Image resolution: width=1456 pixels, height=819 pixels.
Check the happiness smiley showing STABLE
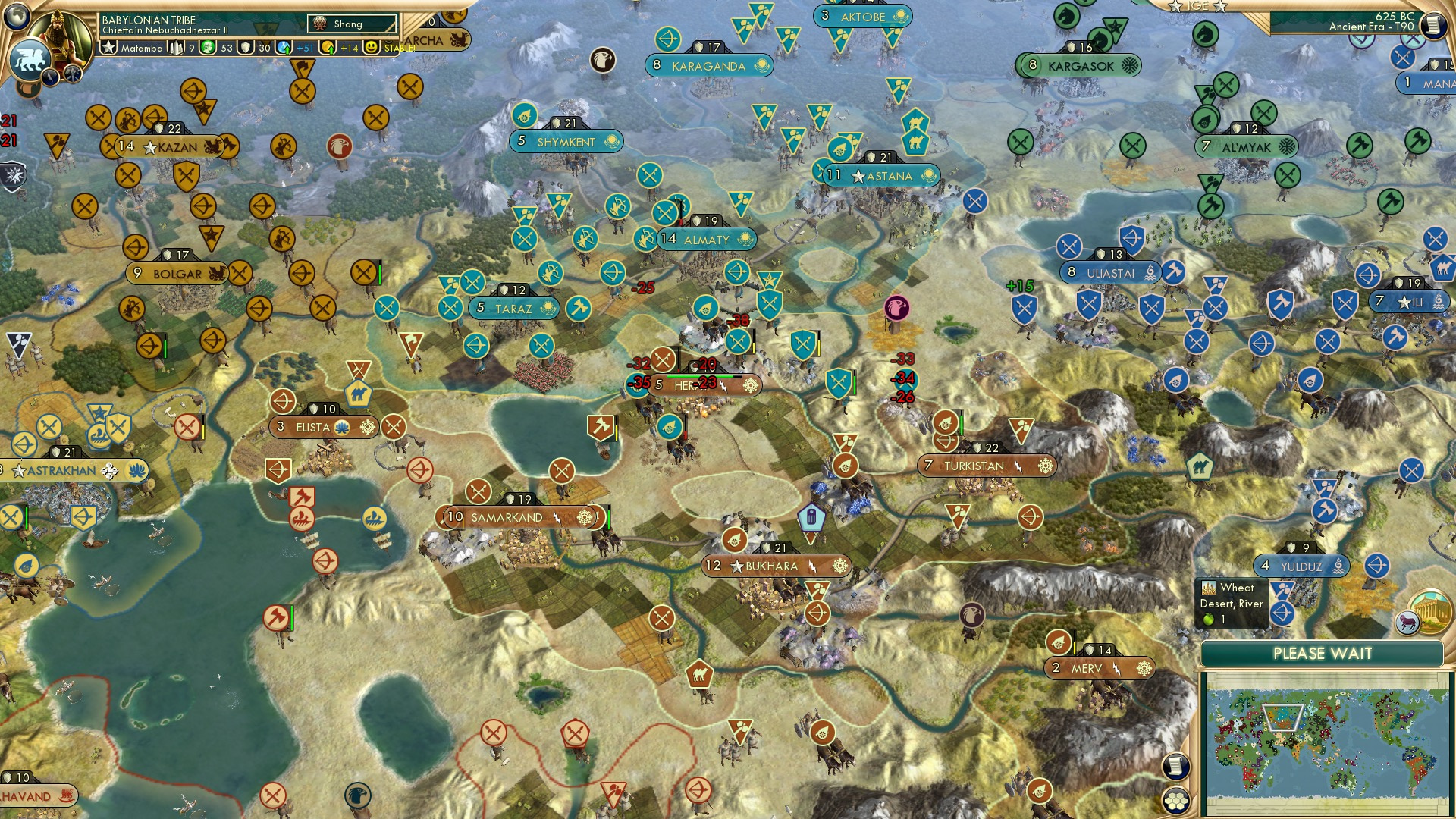pos(371,47)
